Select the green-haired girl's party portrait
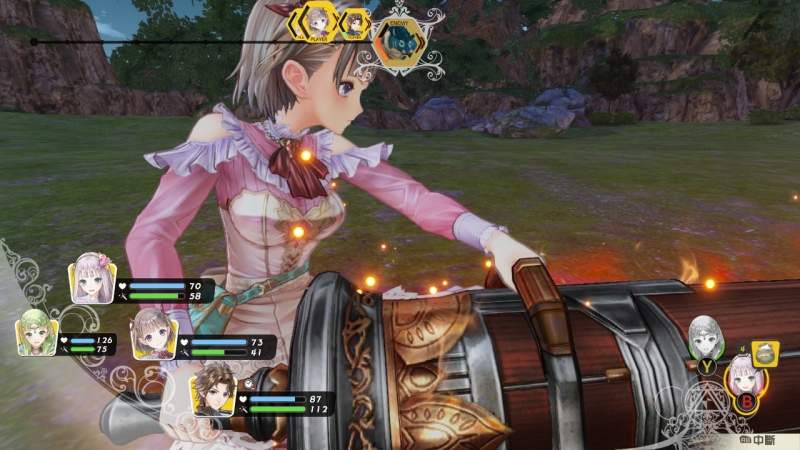 tap(36, 335)
